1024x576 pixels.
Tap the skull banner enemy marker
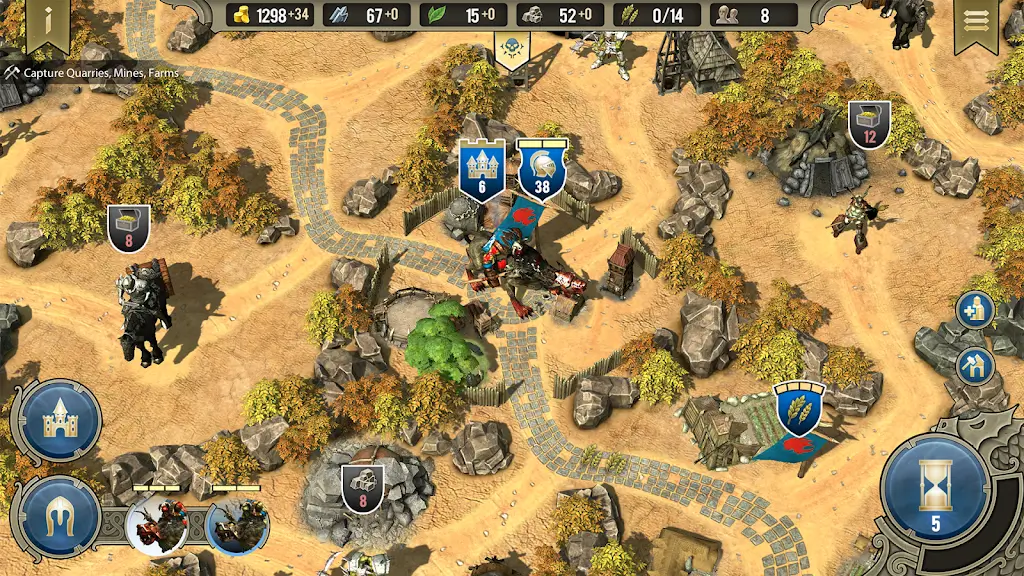512,50
